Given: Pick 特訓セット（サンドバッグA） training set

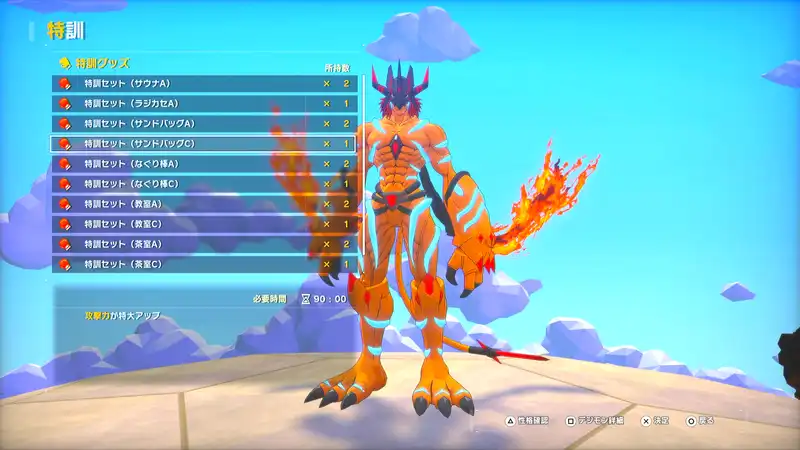Looking at the screenshot, I should (x=200, y=123).
